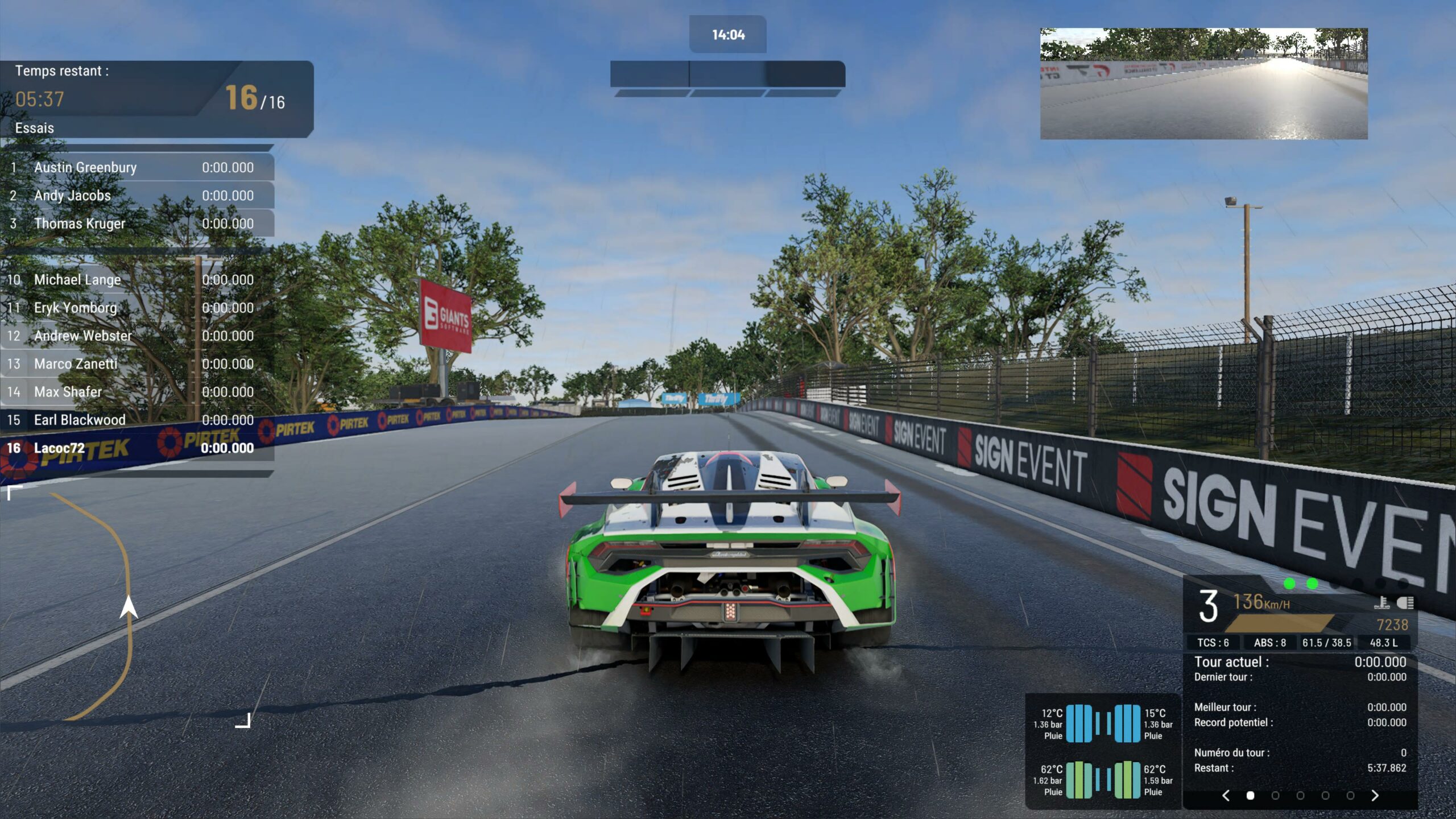Select the highlighted Lacoc72 player row
Image resolution: width=1456 pixels, height=819 pixels.
(136, 448)
